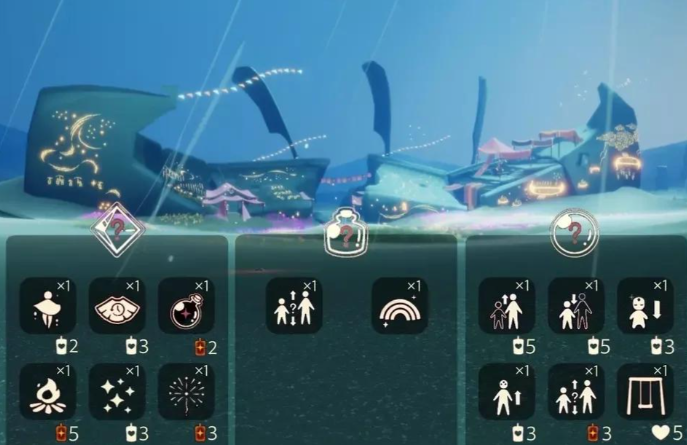
Task: Choose the shrink smaller size spell
Action: click(576, 305)
